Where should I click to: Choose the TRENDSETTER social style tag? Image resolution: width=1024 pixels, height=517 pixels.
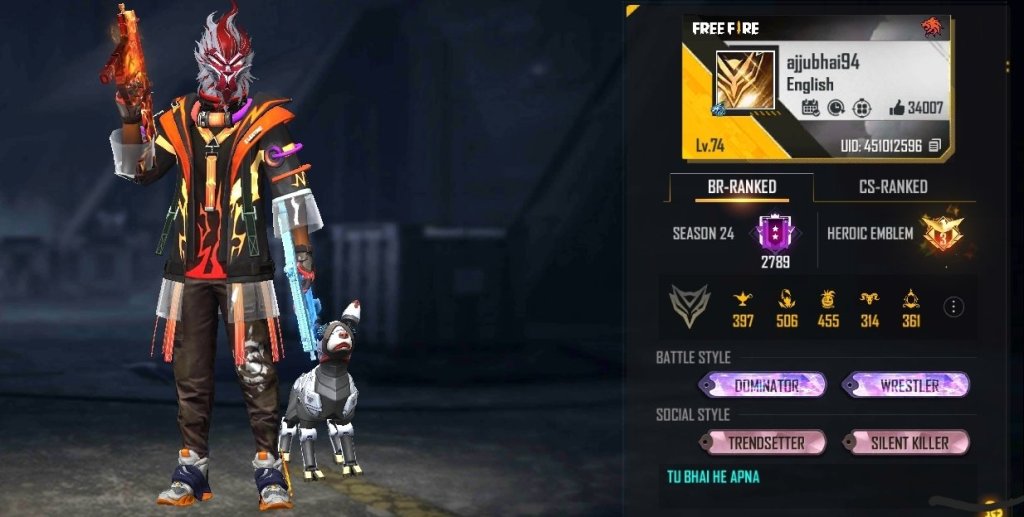tap(764, 442)
